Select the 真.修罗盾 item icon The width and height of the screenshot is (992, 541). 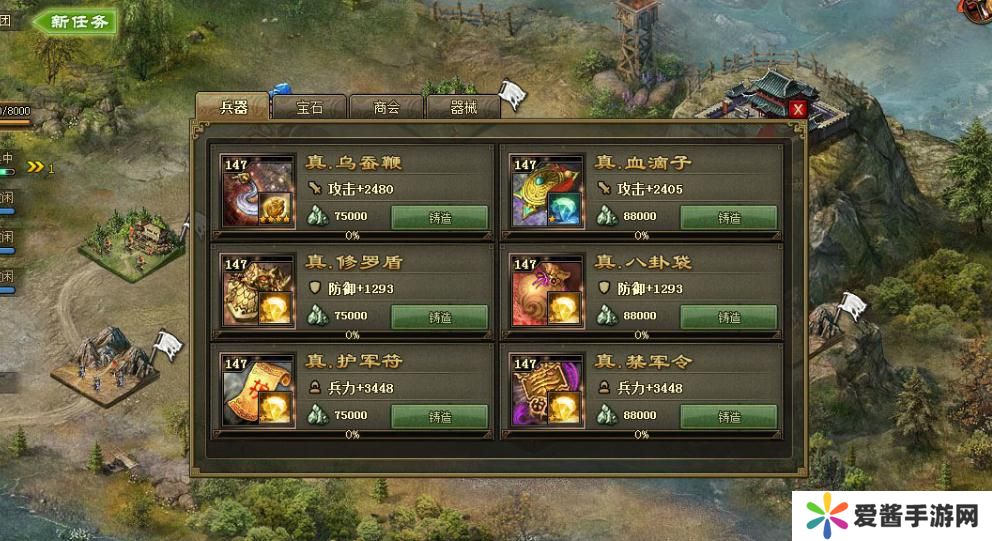tap(259, 291)
